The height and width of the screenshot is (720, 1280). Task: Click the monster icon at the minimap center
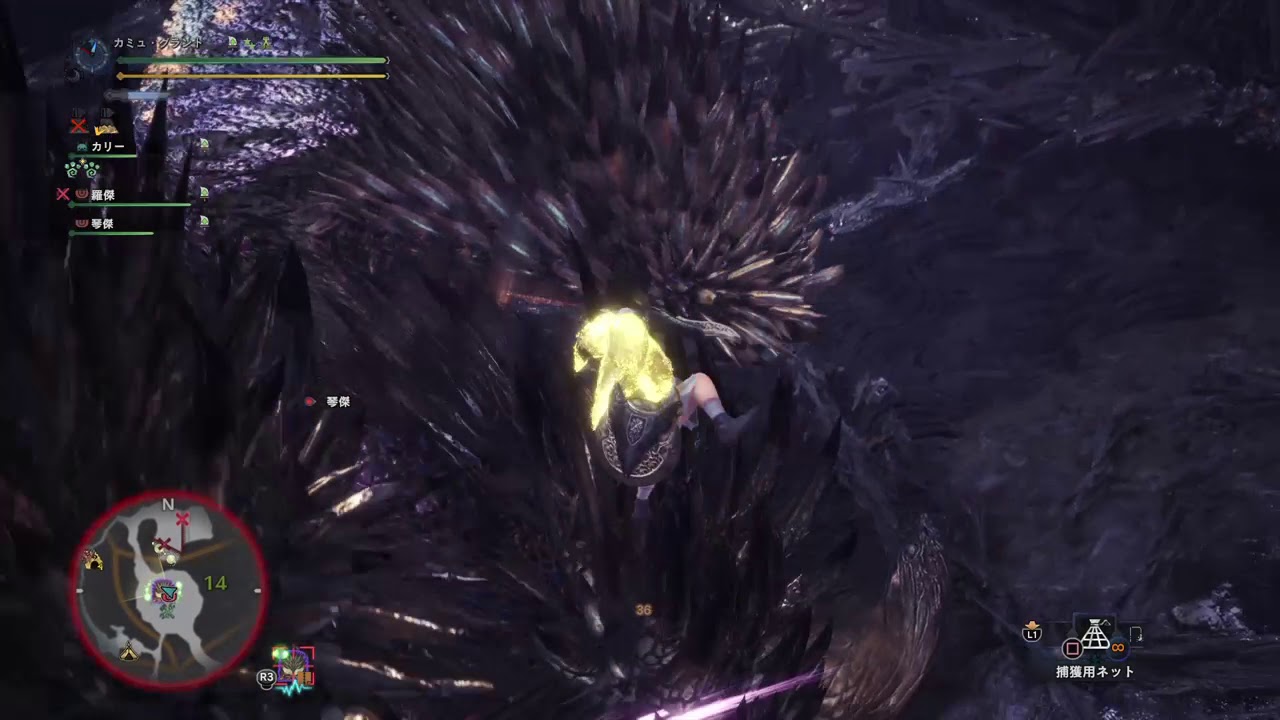[164, 590]
